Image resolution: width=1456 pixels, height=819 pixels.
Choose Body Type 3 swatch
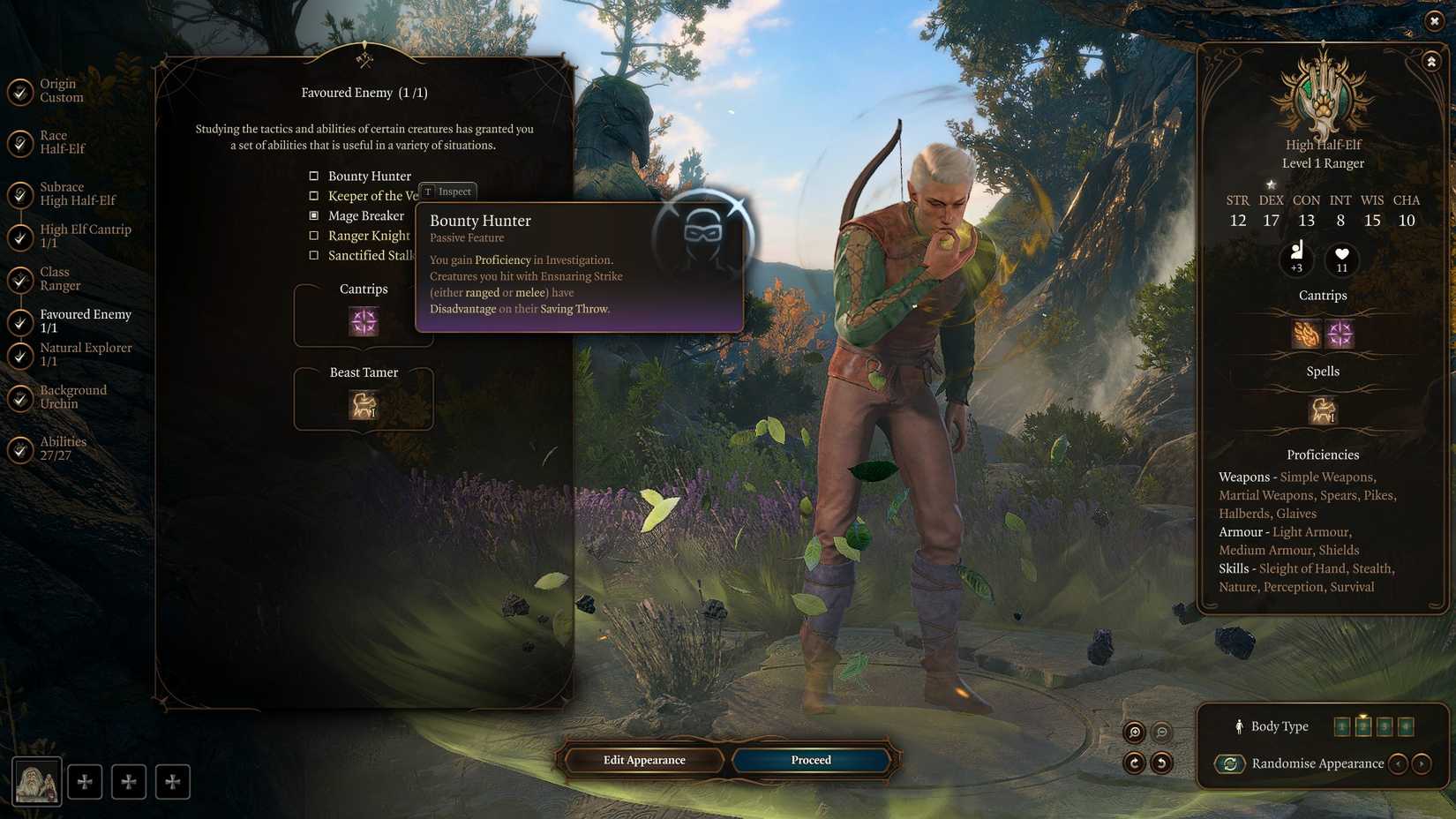coord(1385,726)
